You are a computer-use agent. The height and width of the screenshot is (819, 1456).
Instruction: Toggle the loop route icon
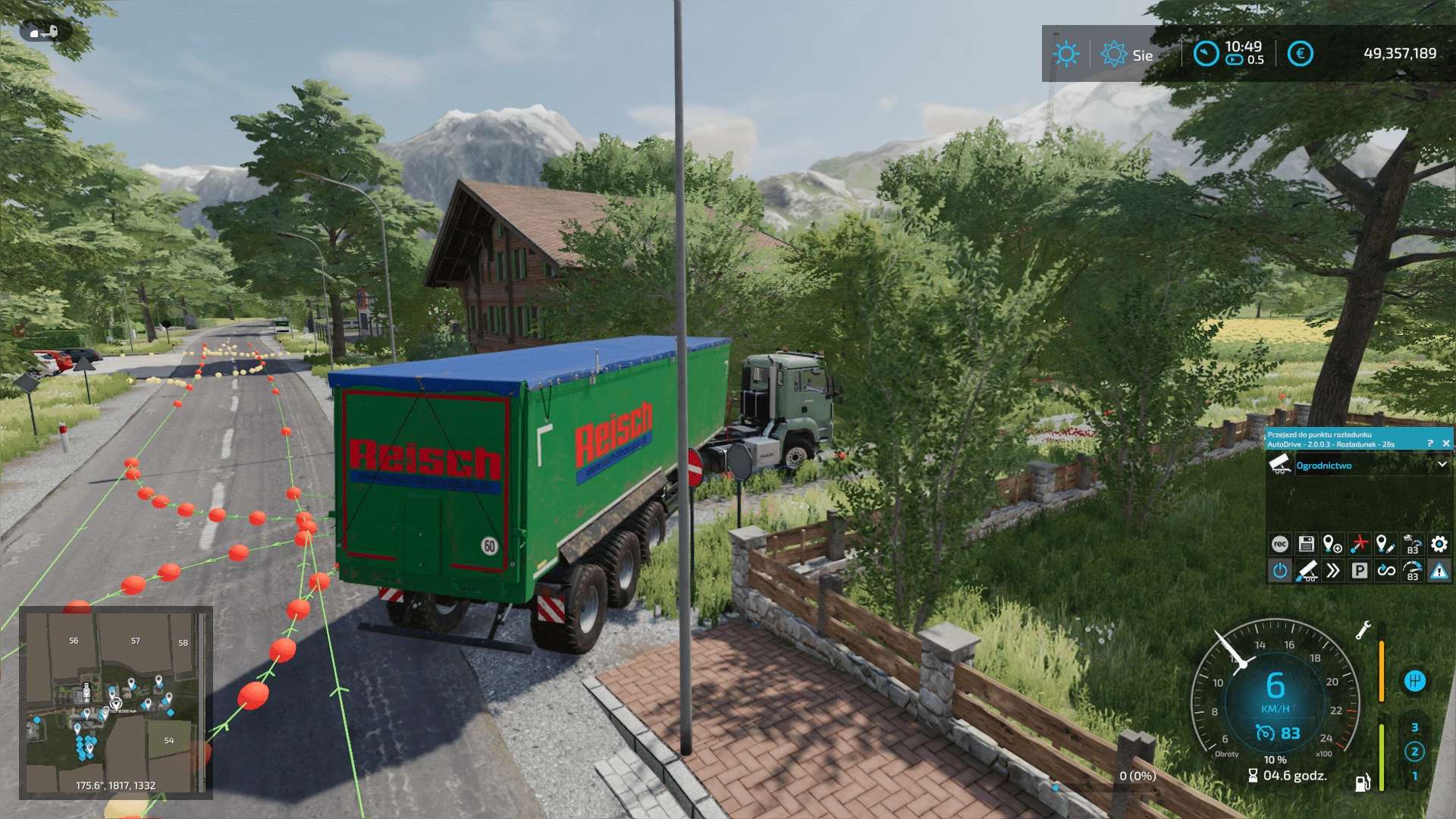pos(1386,570)
